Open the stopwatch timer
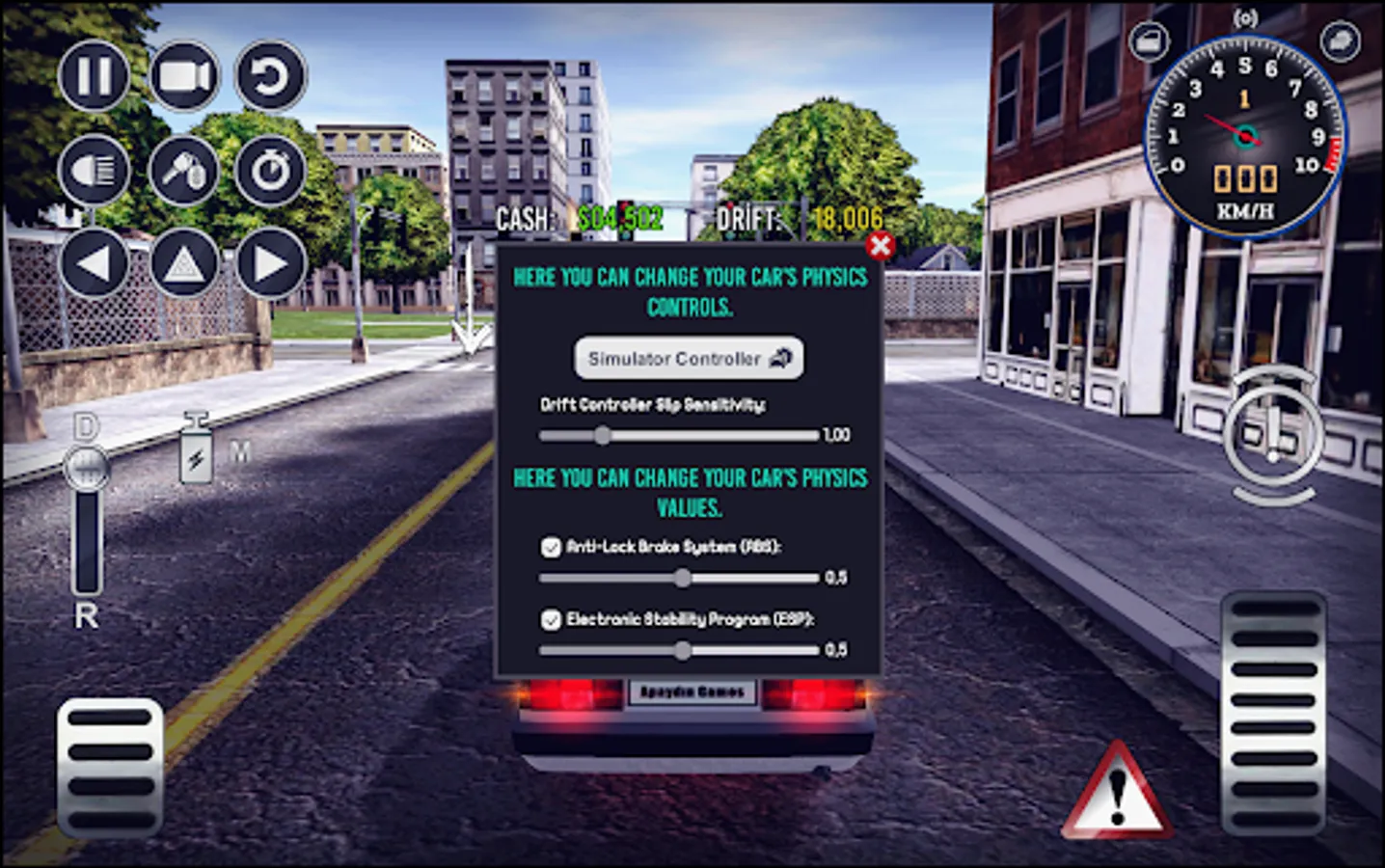The height and width of the screenshot is (868, 1385). tap(270, 170)
